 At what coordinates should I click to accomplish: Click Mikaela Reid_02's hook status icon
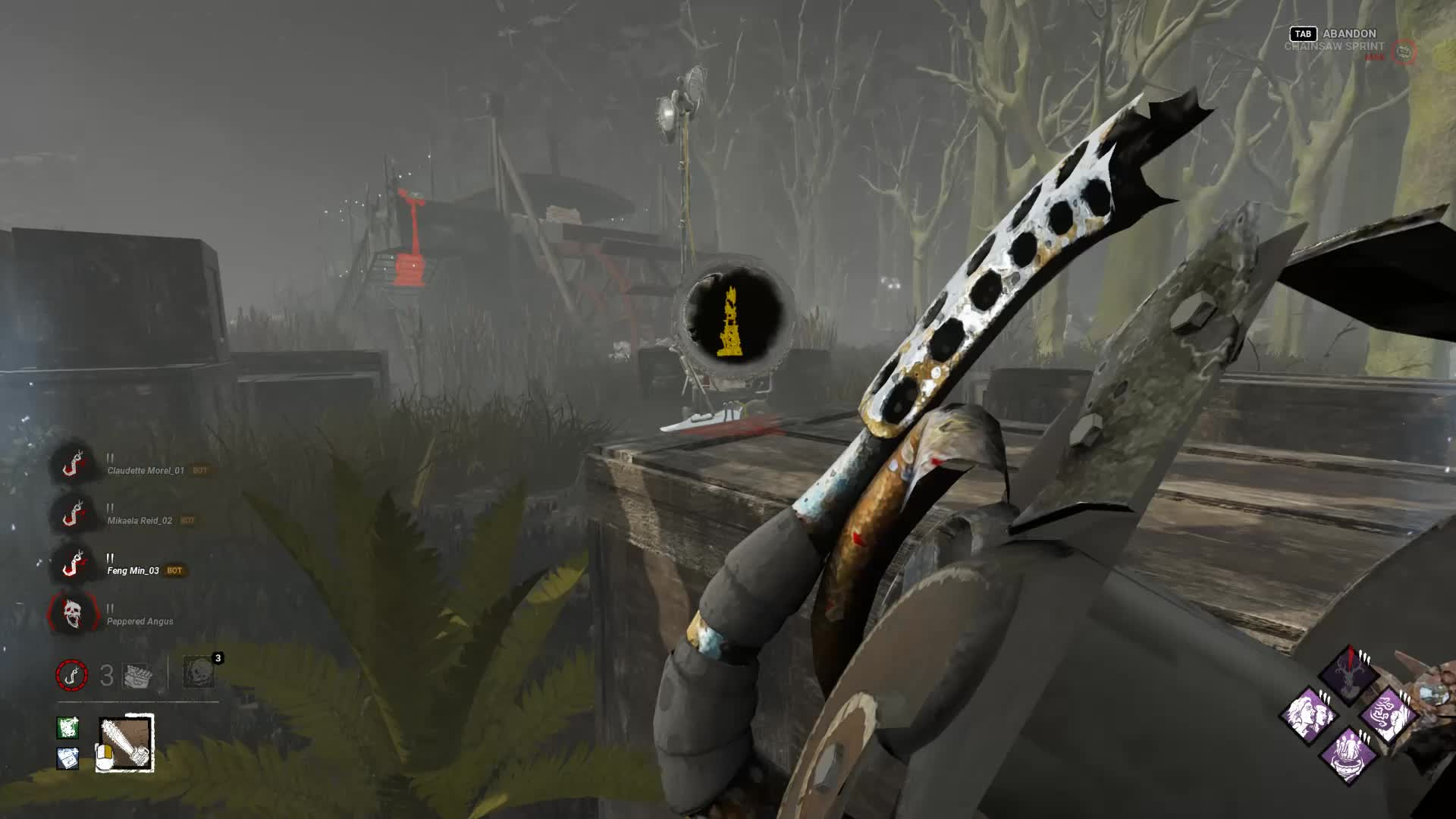[x=71, y=516]
